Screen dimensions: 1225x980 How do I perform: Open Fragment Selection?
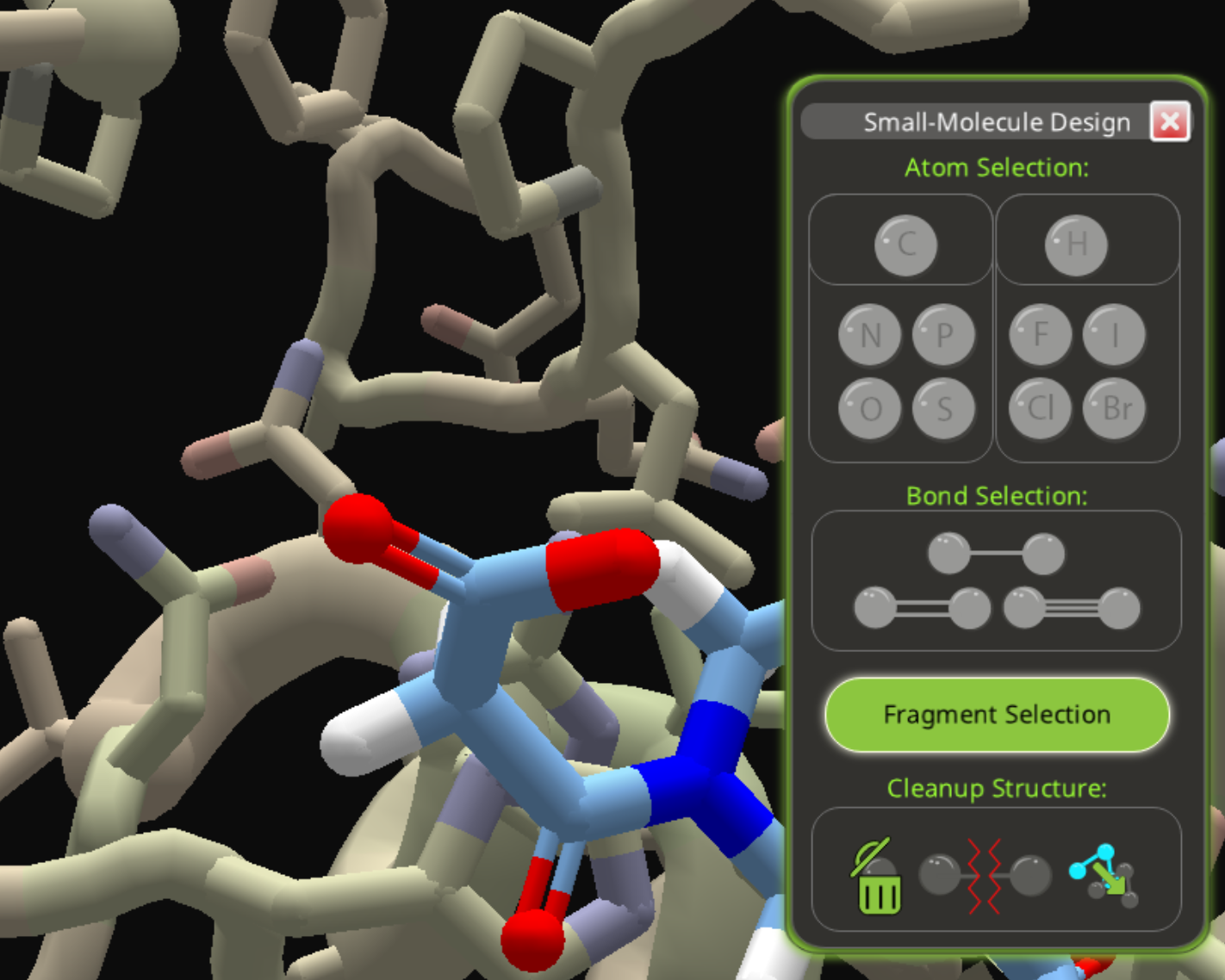click(x=997, y=715)
